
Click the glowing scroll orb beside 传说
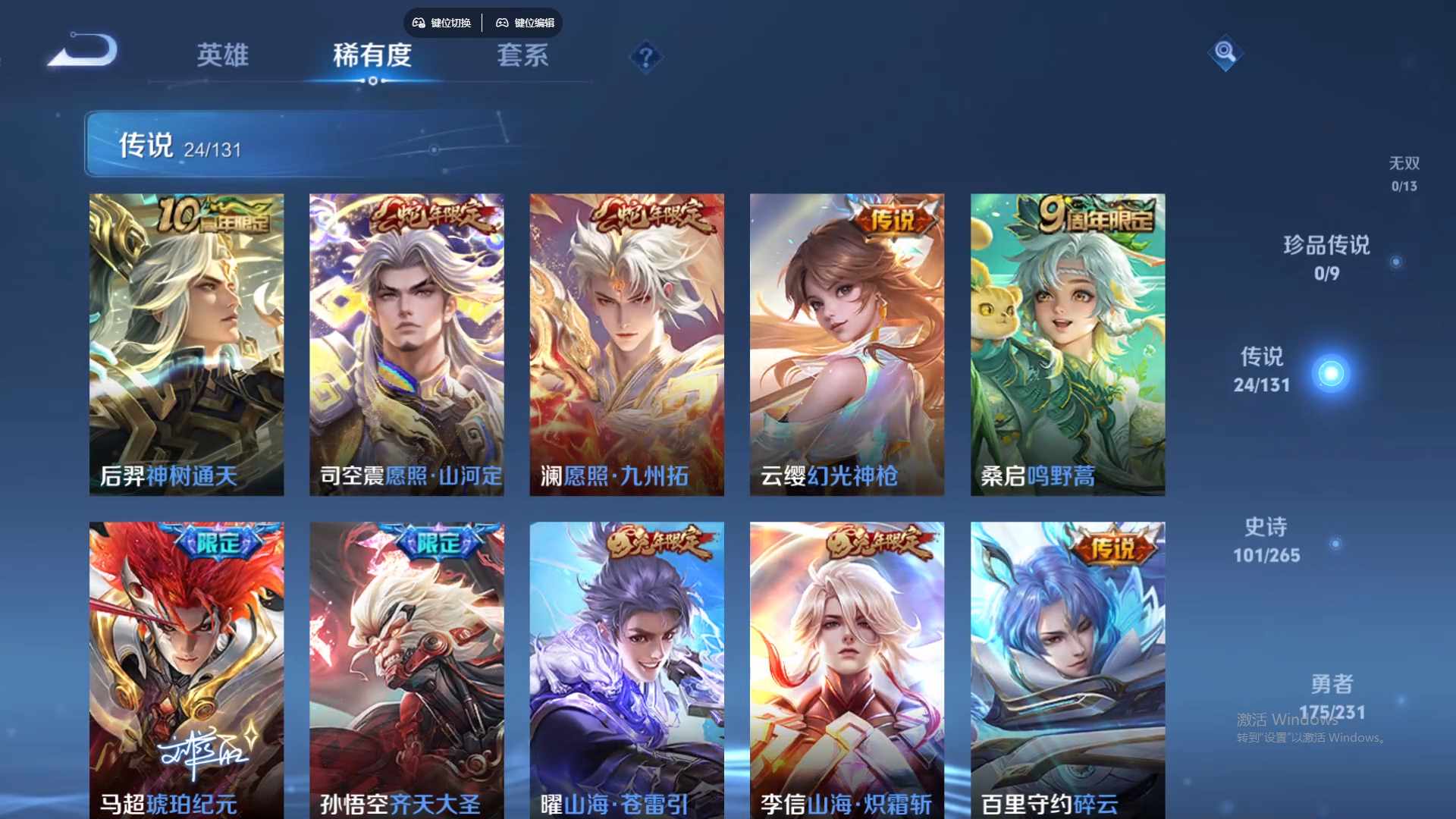click(x=1332, y=372)
